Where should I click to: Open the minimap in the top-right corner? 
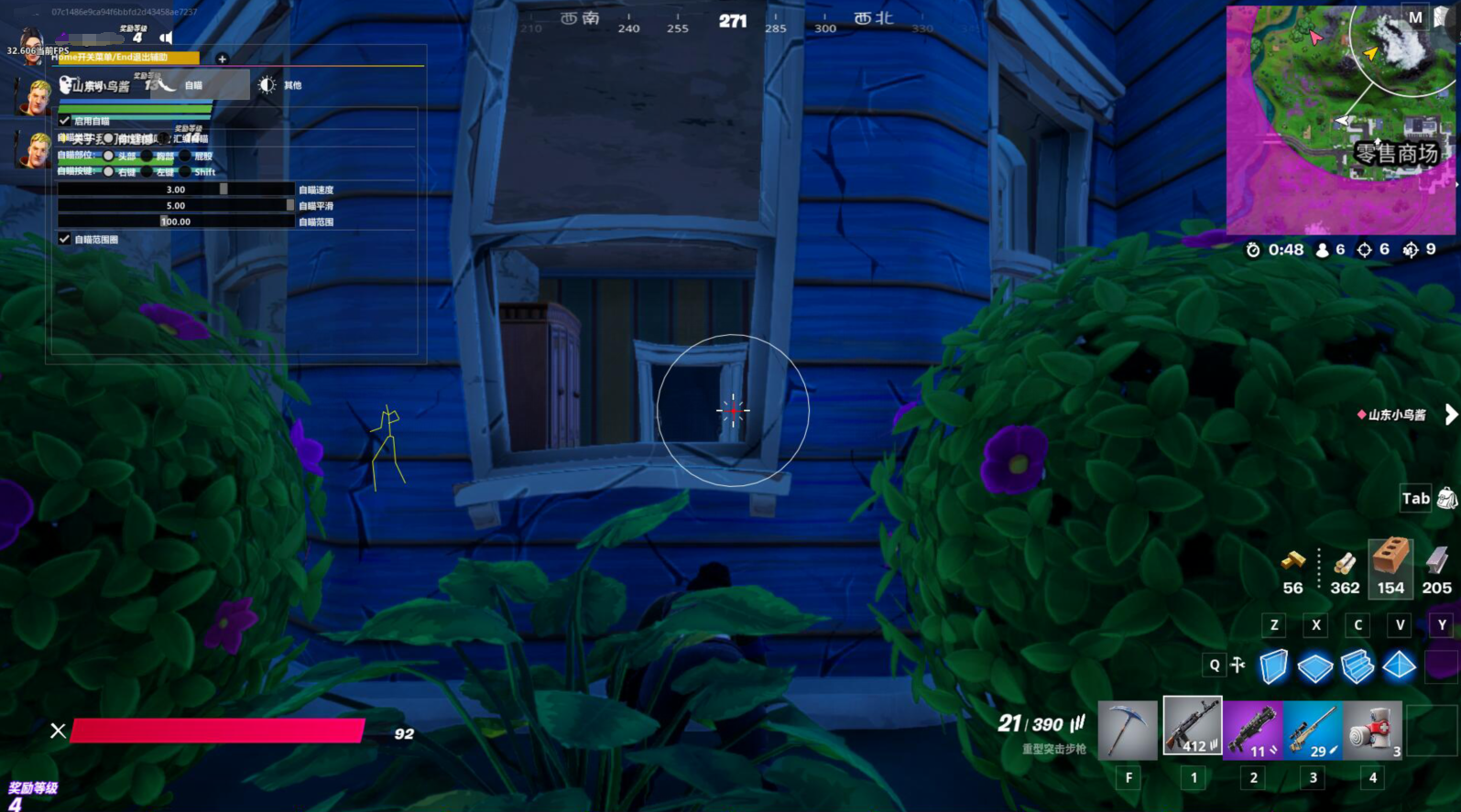coord(1339,119)
